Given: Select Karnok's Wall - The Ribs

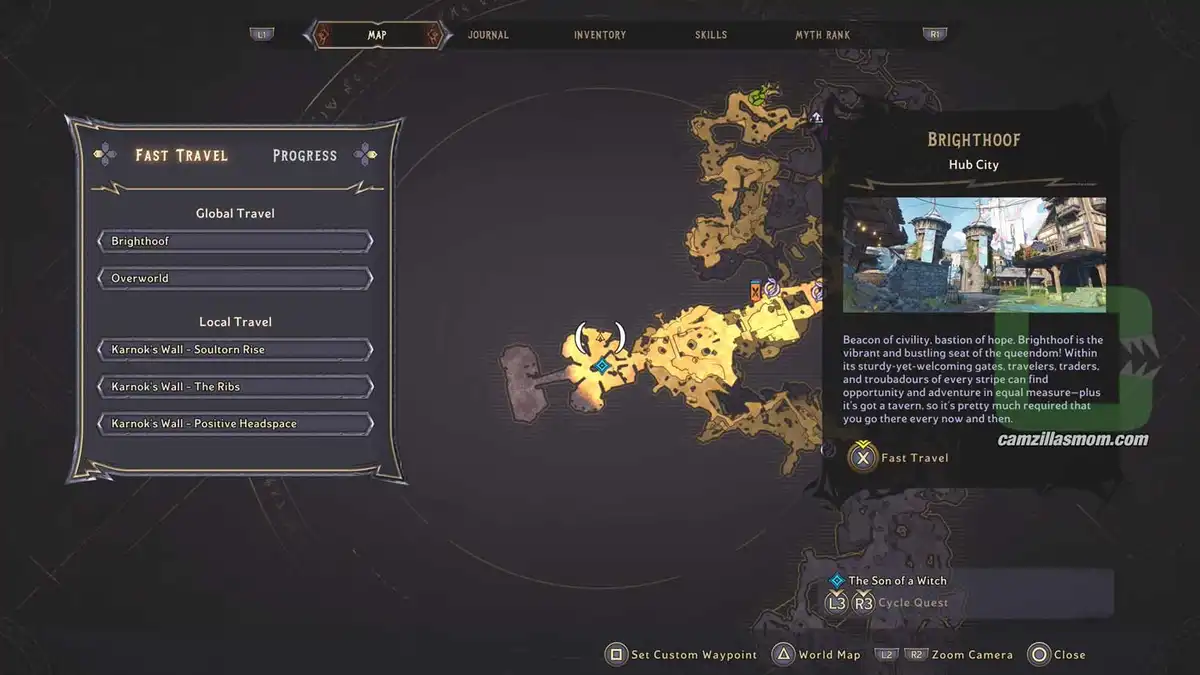Looking at the screenshot, I should point(236,387).
